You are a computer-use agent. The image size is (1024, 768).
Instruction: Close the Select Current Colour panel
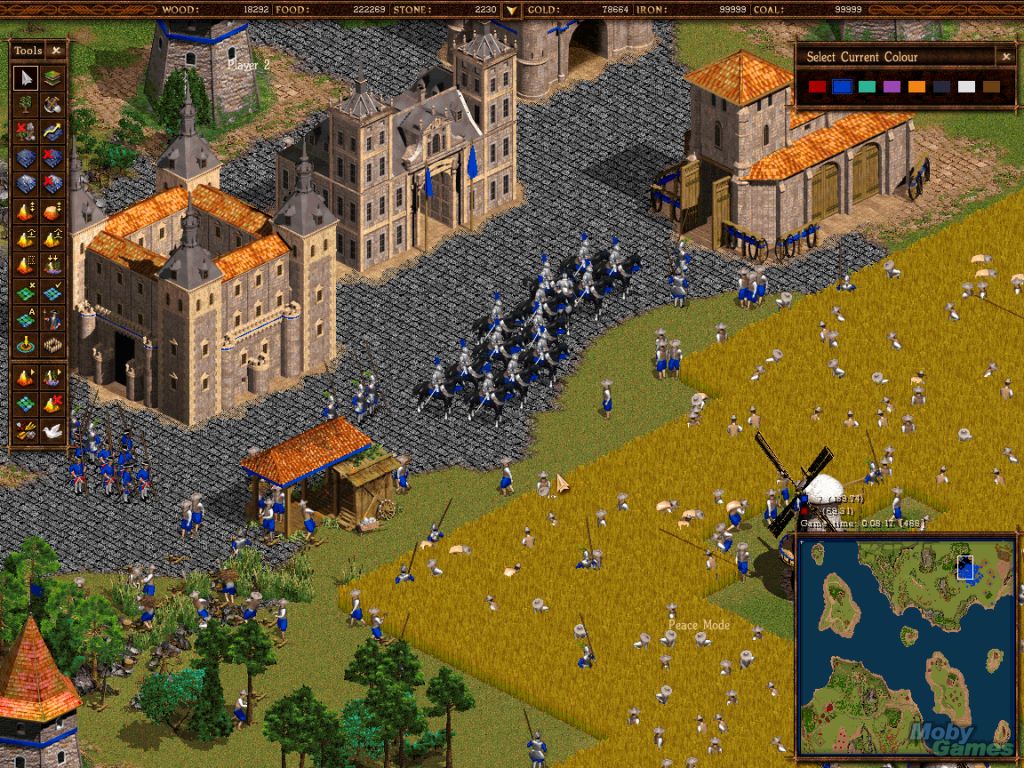pos(1005,57)
